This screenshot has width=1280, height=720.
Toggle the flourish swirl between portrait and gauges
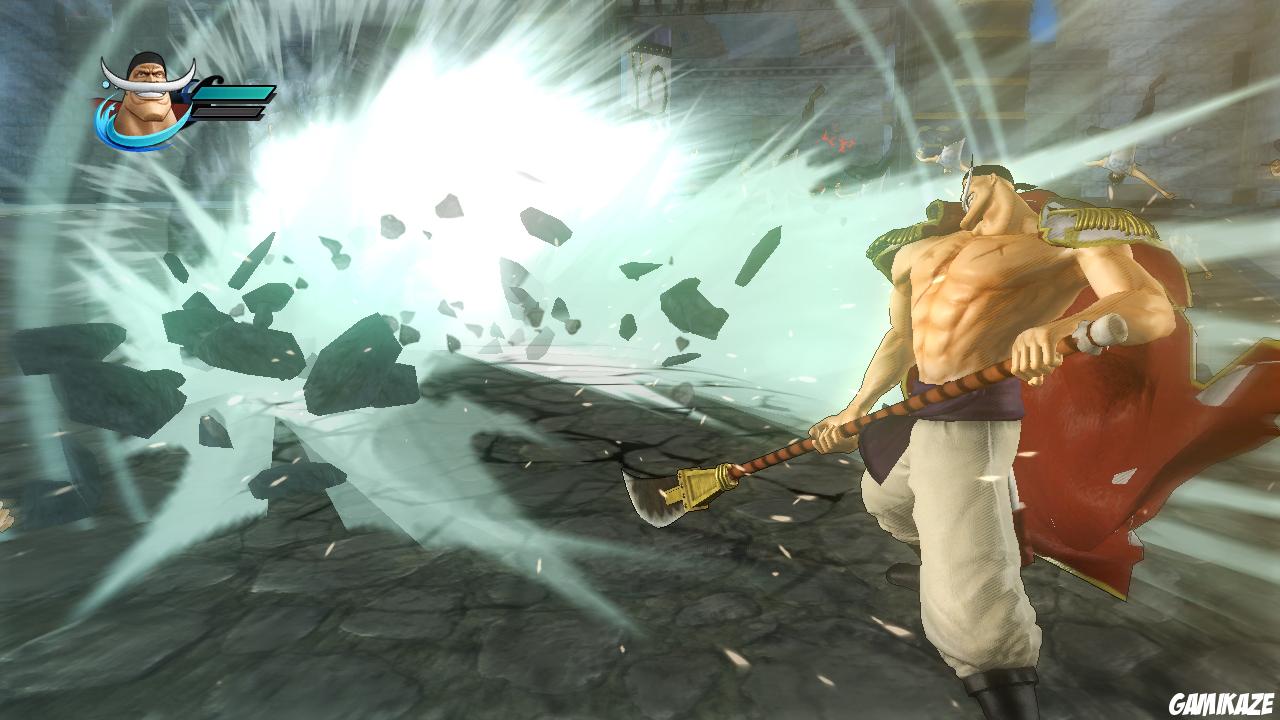coord(213,80)
